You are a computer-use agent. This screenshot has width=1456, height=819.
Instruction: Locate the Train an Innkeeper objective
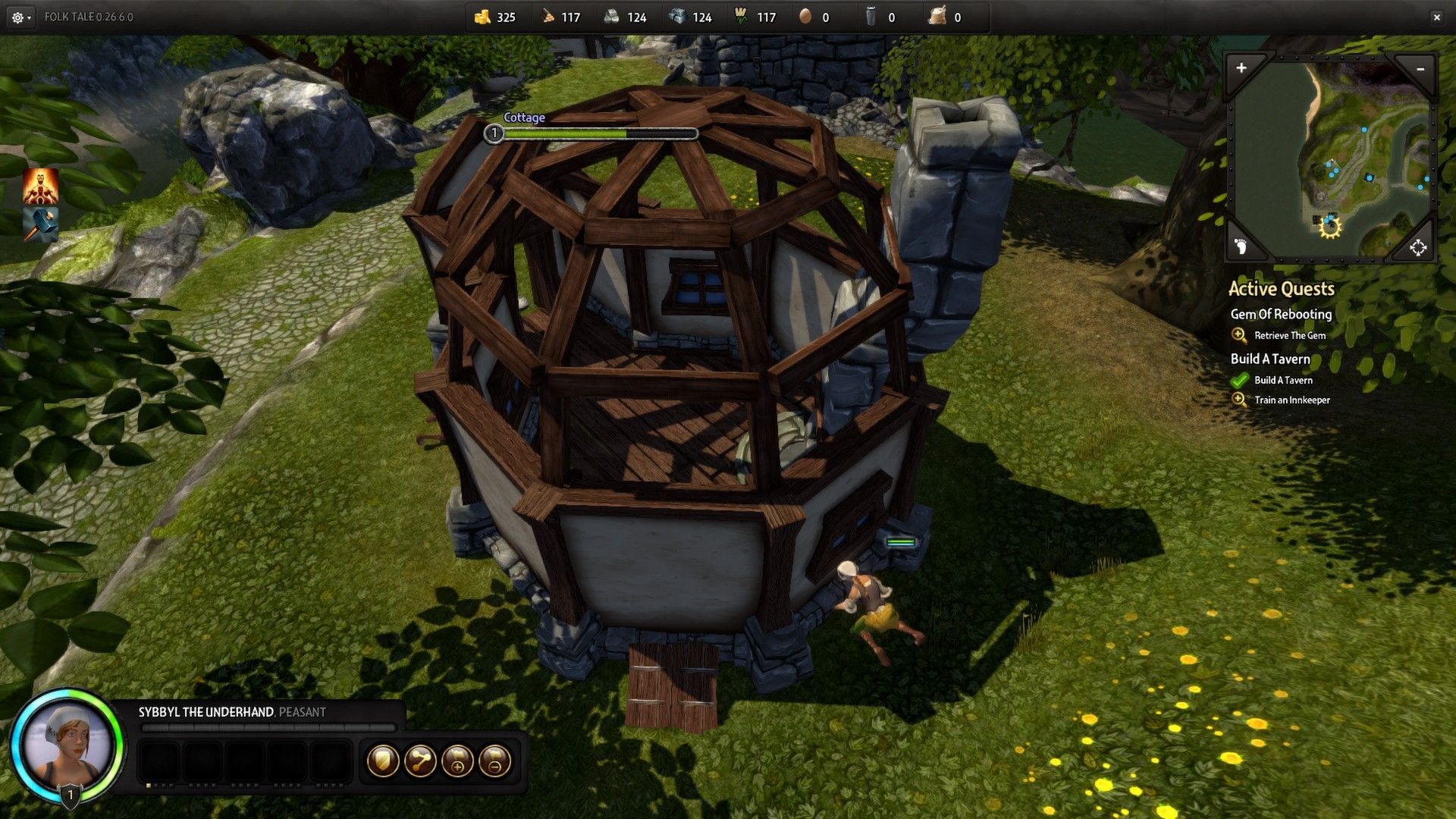point(1291,400)
